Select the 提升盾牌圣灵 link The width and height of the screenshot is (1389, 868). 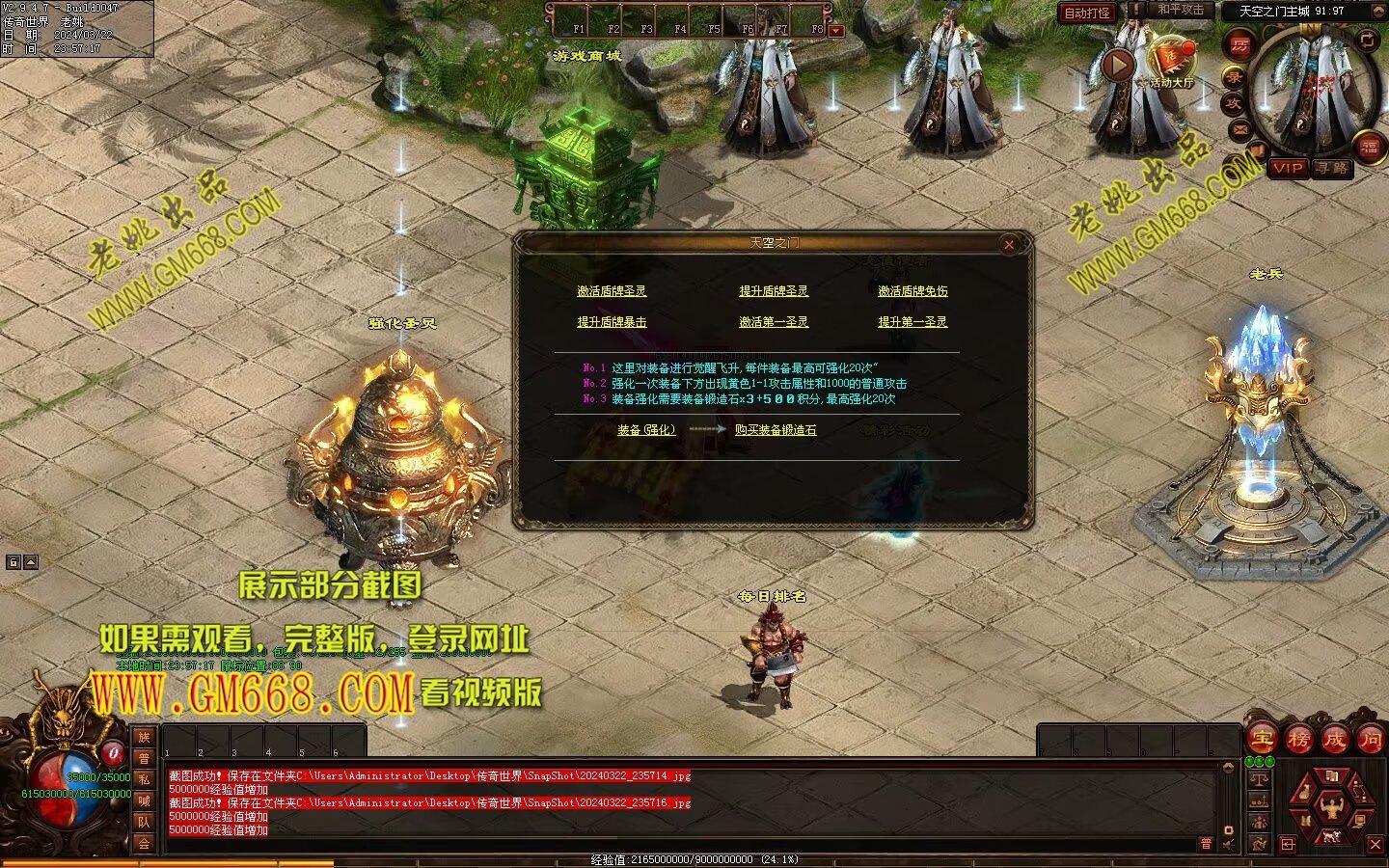point(774,291)
